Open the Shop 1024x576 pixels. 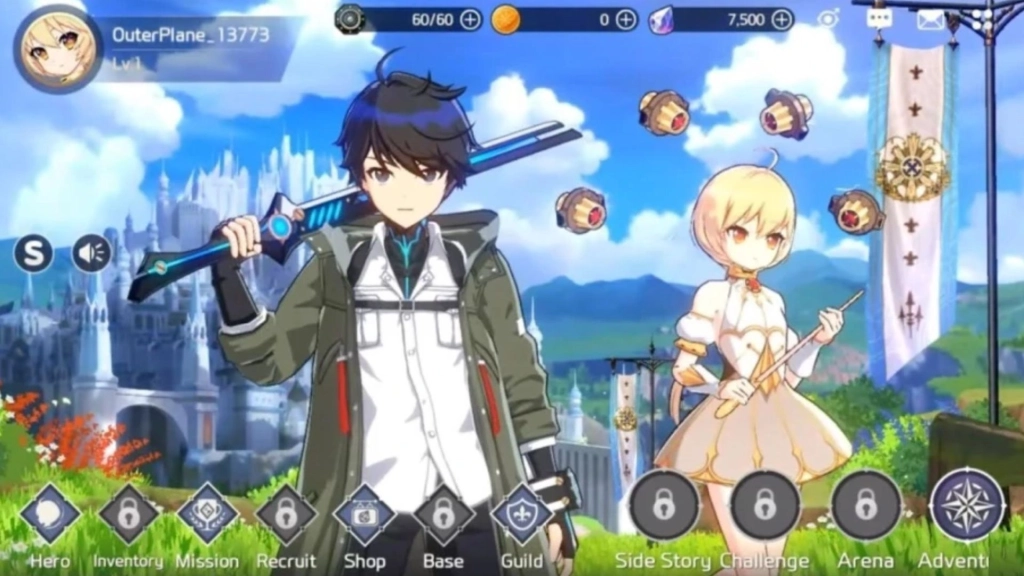tap(365, 514)
